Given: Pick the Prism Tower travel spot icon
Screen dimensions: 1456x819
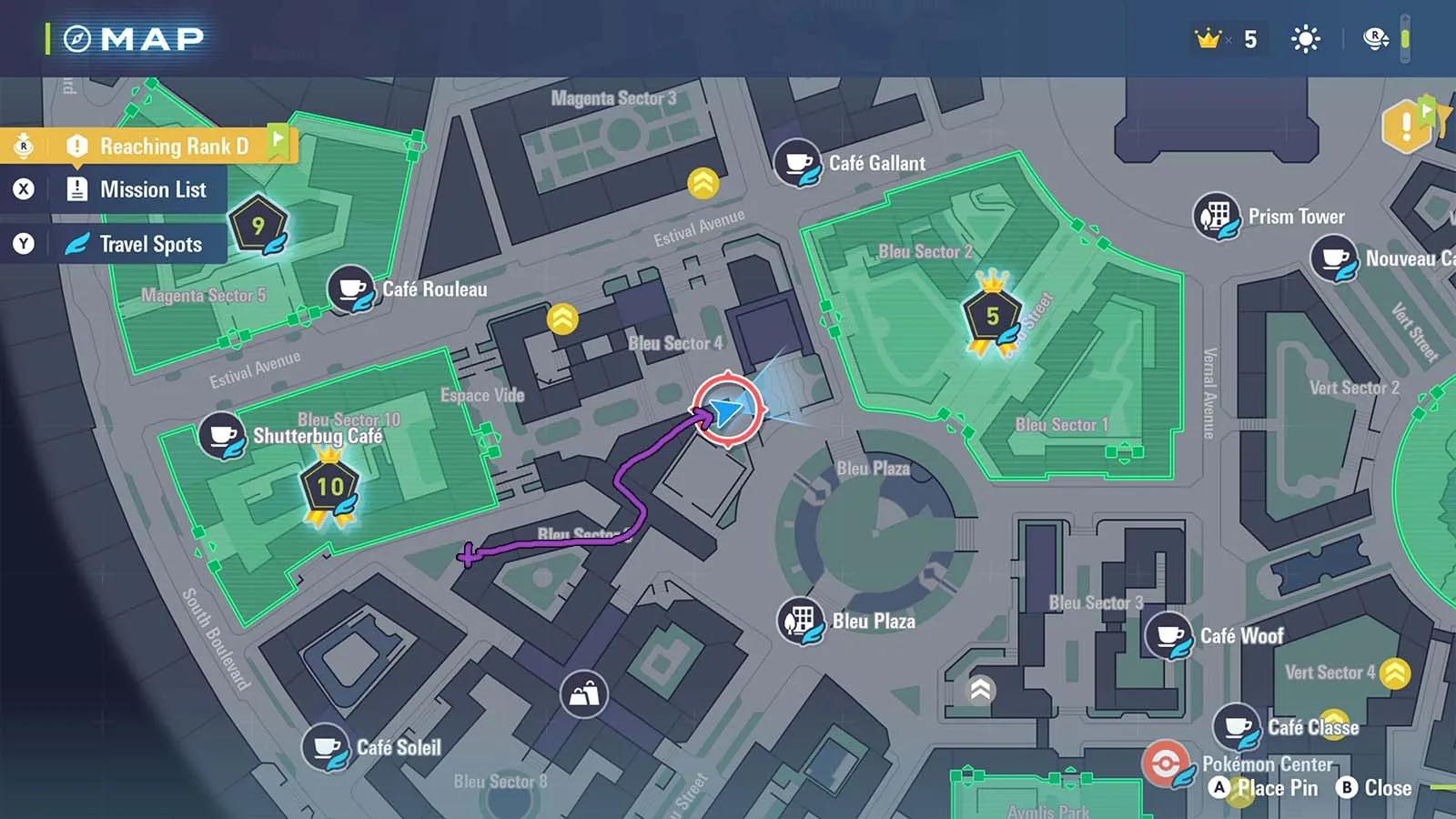Looking at the screenshot, I should [x=1216, y=216].
